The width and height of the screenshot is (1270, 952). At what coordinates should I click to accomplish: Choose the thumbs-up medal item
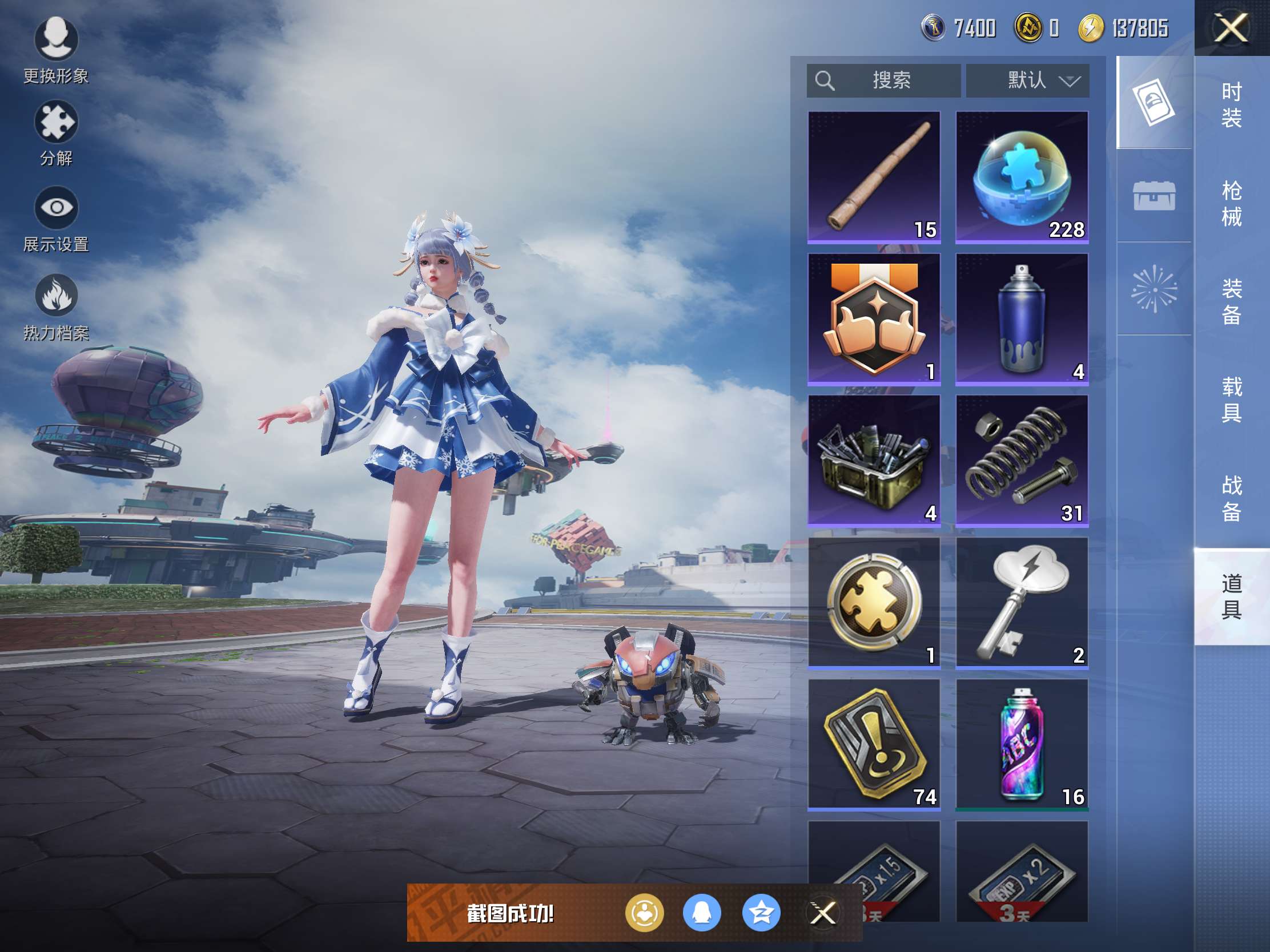[874, 318]
